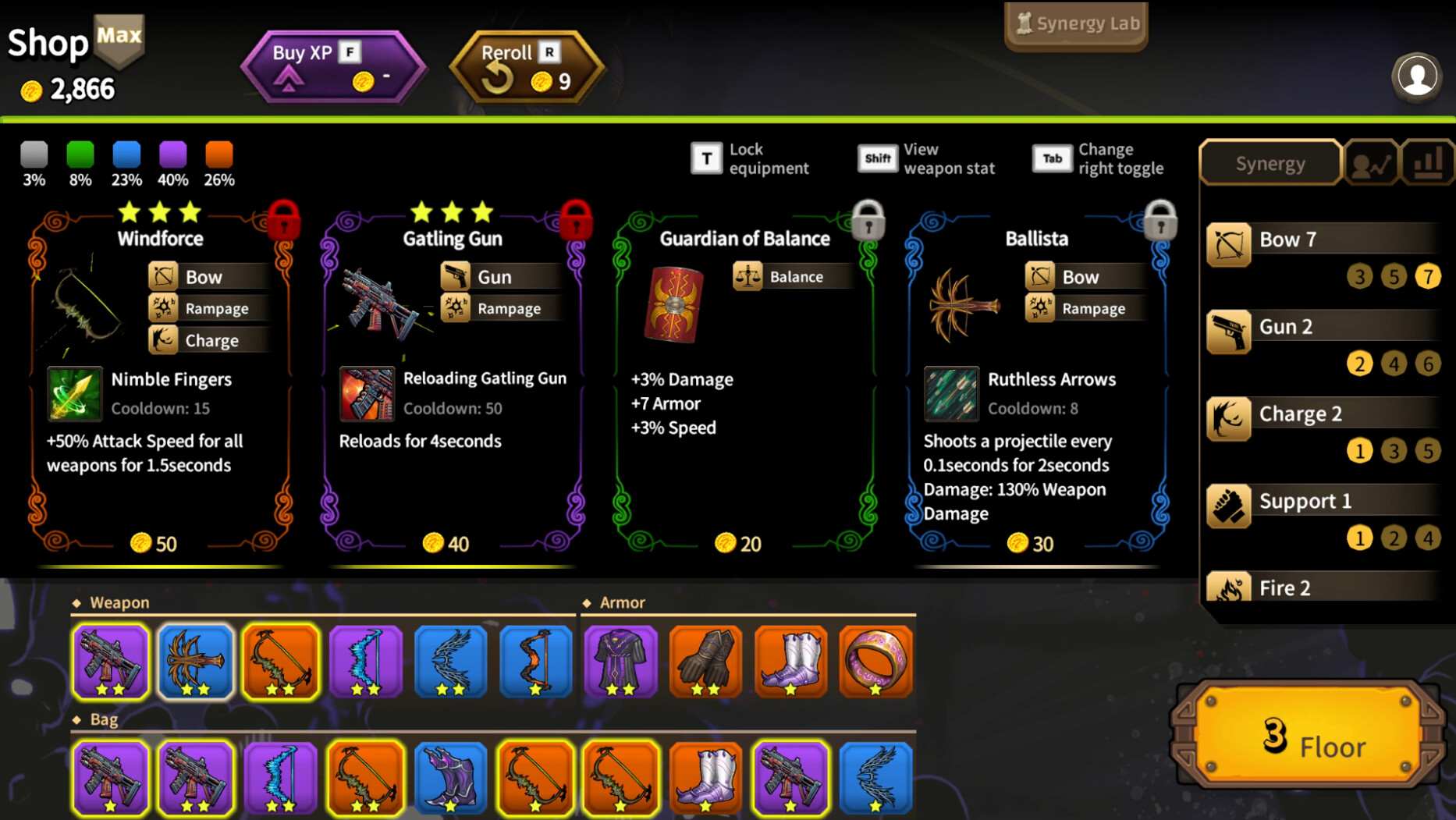Open the character graph tab
Image resolution: width=1456 pixels, height=820 pixels.
tap(1371, 163)
